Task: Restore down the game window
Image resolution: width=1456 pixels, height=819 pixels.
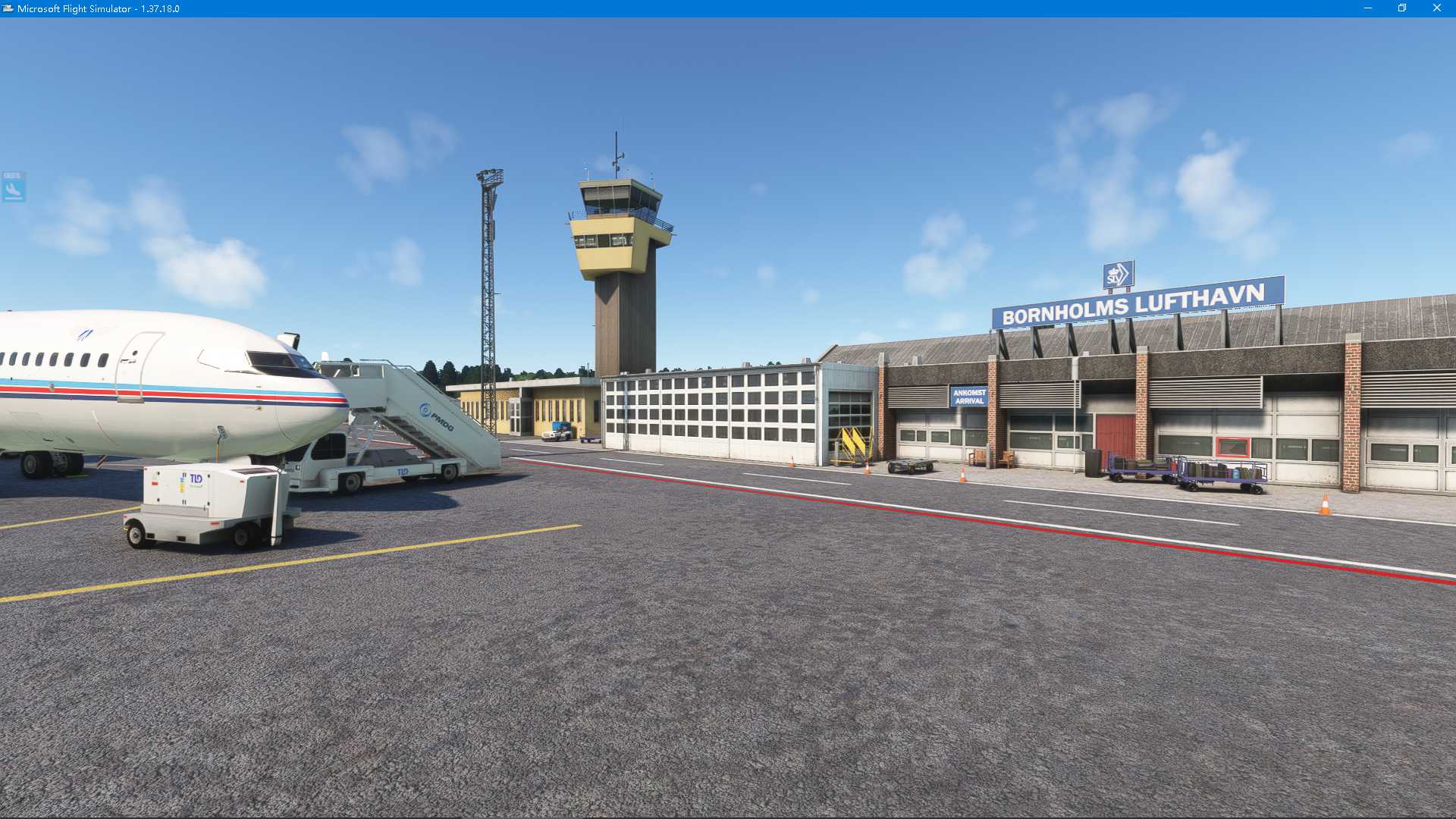Action: 1402,8
